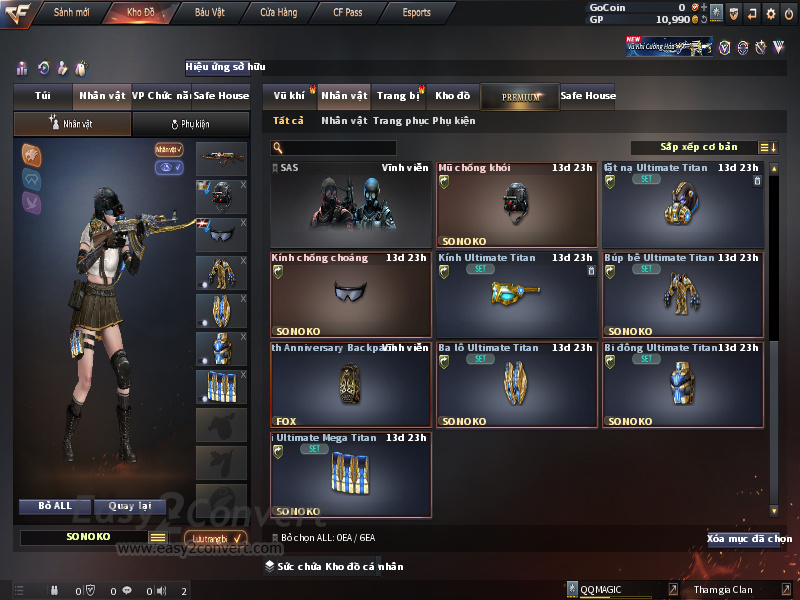Viewport: 800px width, 600px height.
Task: Click the Bỏ ALL button
Action: pos(56,506)
